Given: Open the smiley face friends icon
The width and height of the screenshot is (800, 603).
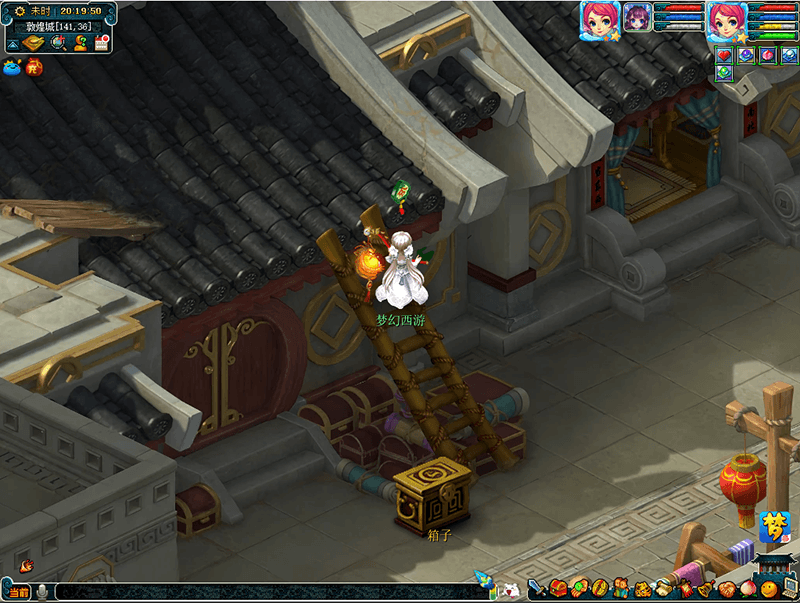Looking at the screenshot, I should [x=768, y=588].
